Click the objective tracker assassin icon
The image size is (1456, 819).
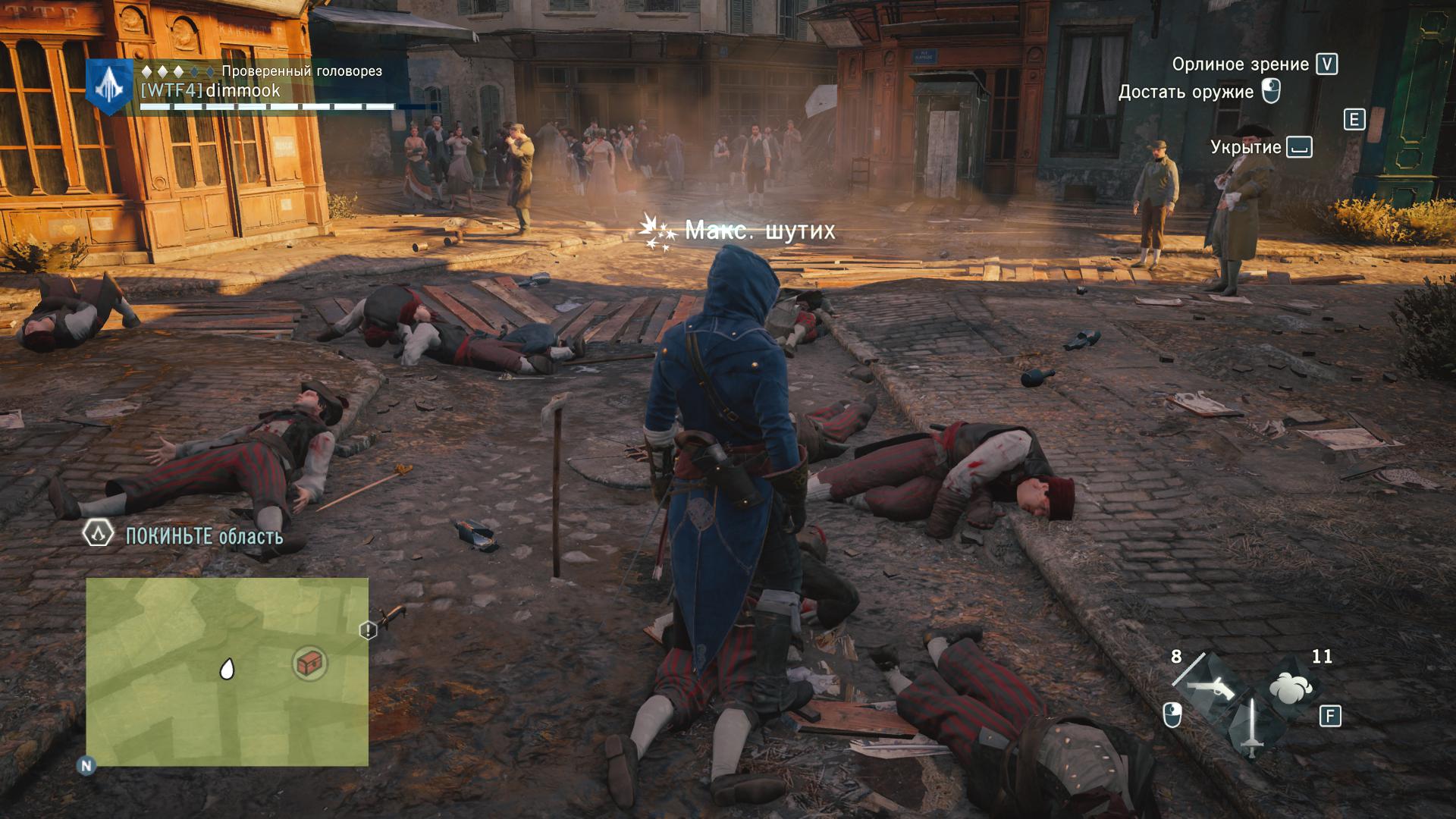click(x=98, y=535)
